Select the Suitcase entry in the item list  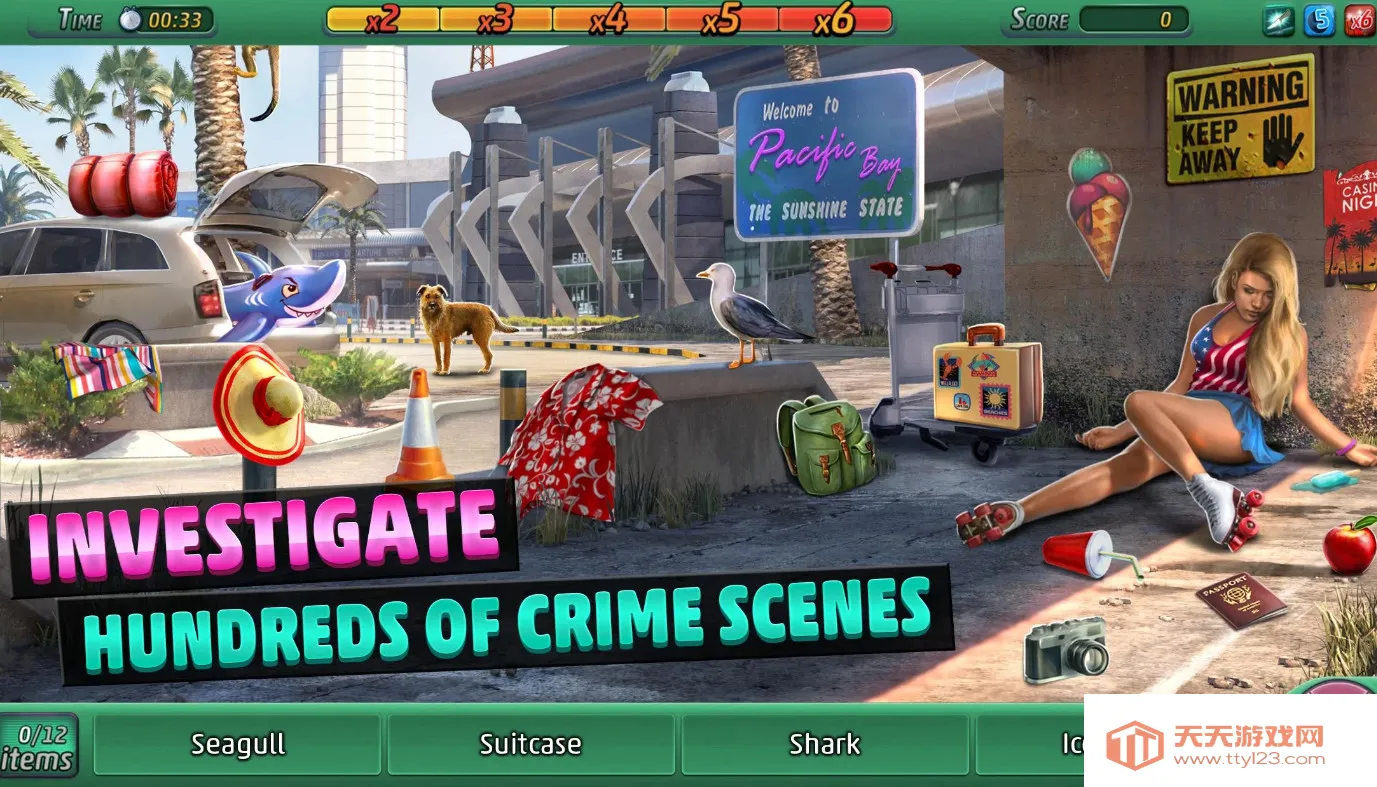tap(530, 745)
